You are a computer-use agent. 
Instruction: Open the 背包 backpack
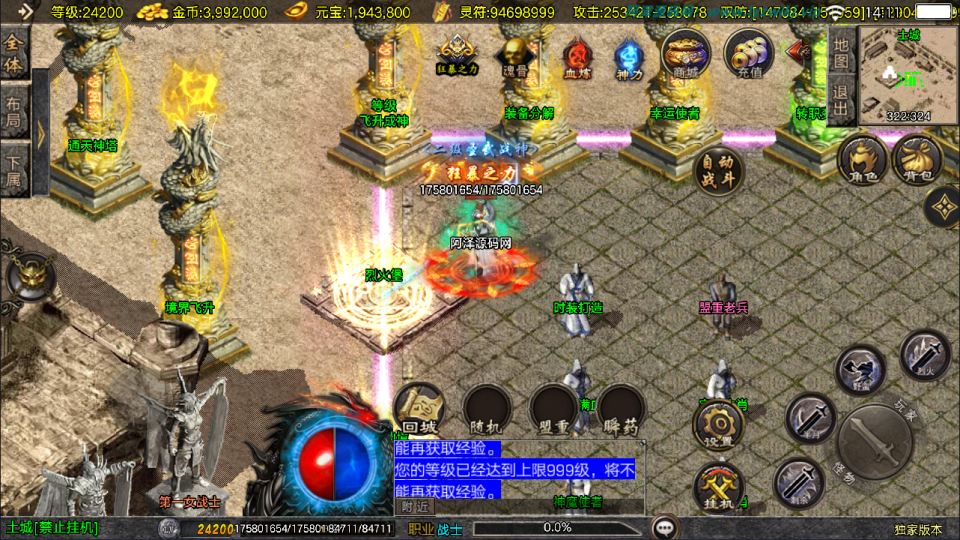pyautogui.click(x=916, y=160)
